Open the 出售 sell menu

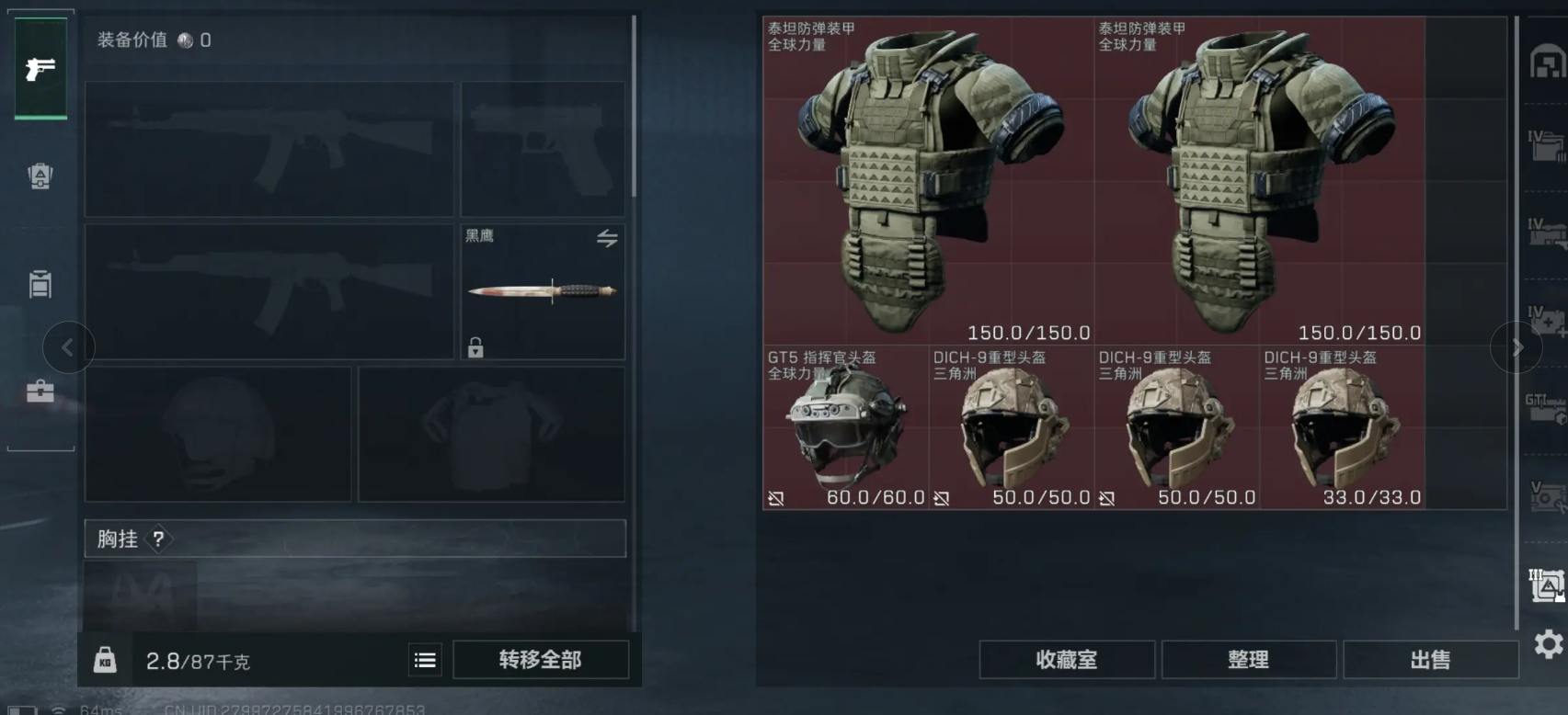click(x=1430, y=660)
